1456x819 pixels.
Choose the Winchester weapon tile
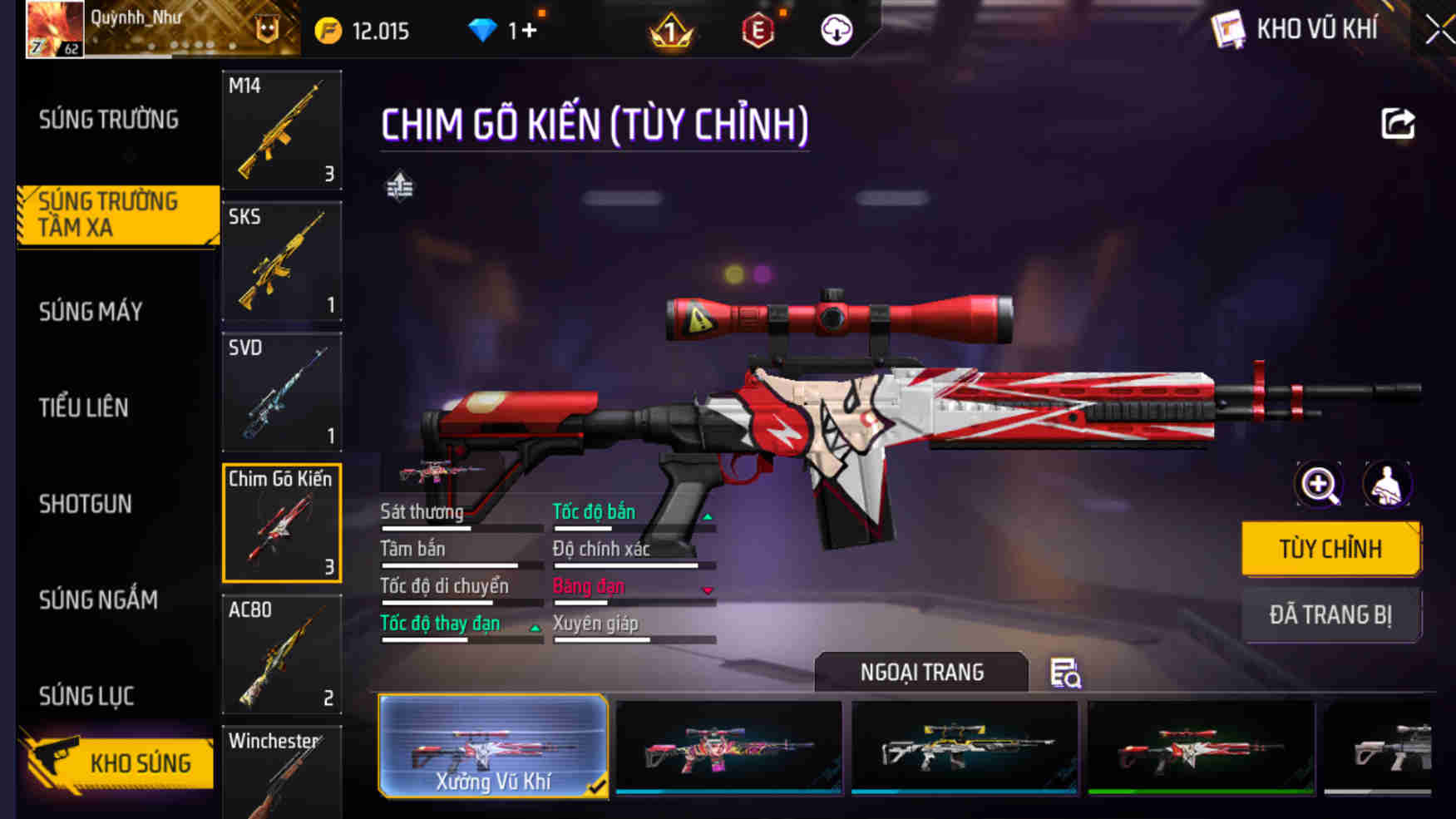pos(282,773)
